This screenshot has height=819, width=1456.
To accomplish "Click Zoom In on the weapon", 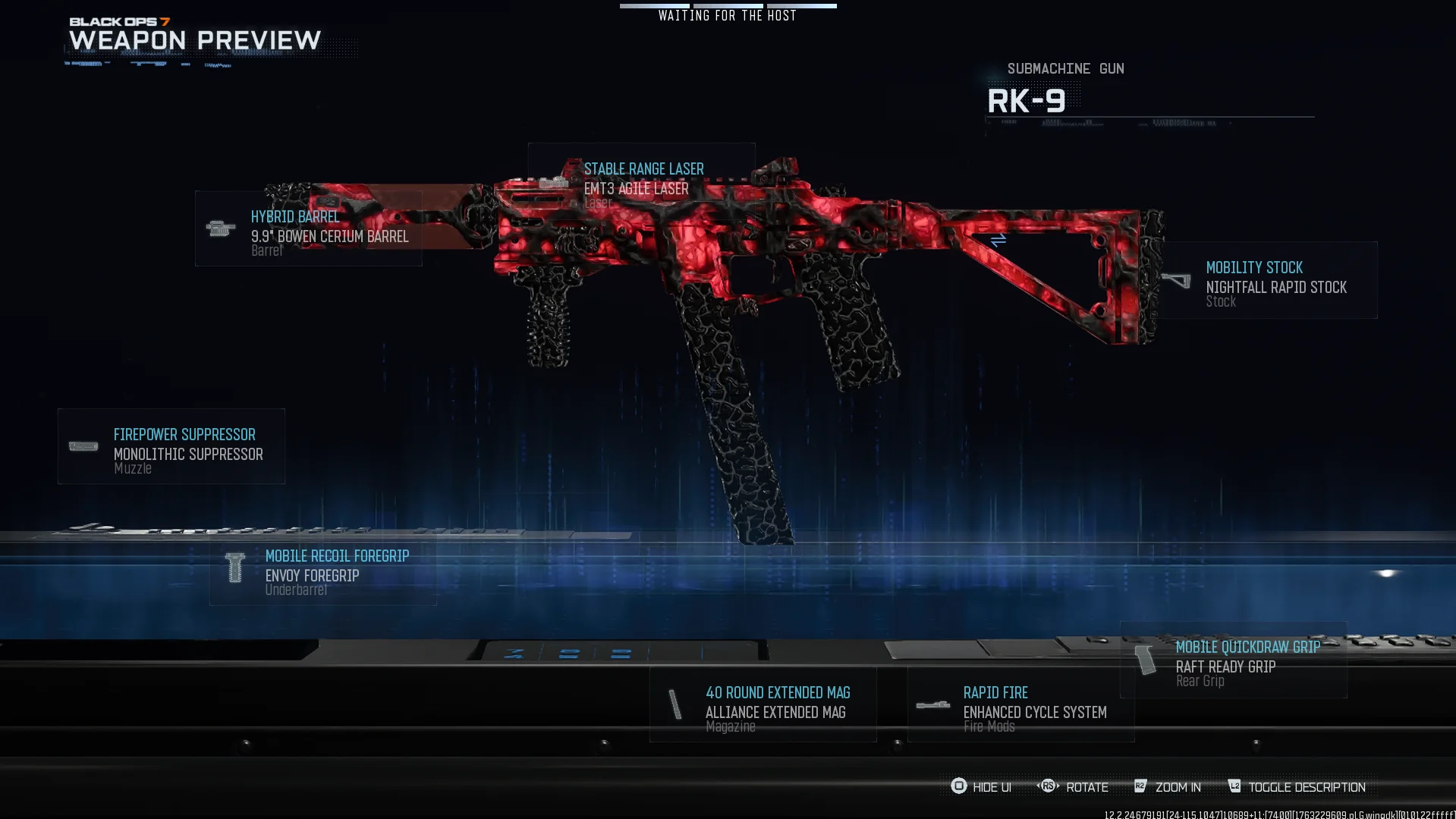I will tap(1168, 787).
